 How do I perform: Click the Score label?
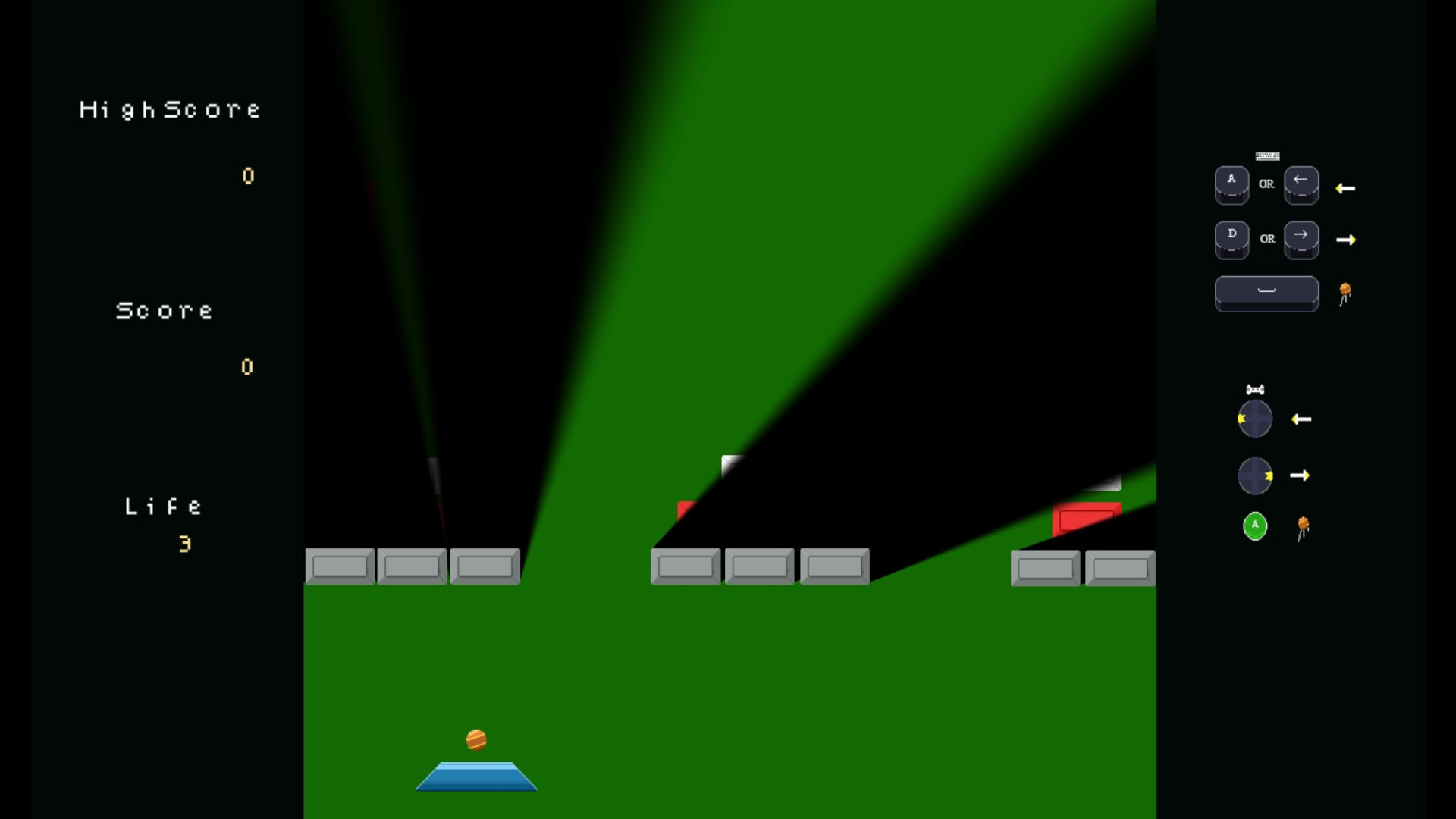(164, 309)
